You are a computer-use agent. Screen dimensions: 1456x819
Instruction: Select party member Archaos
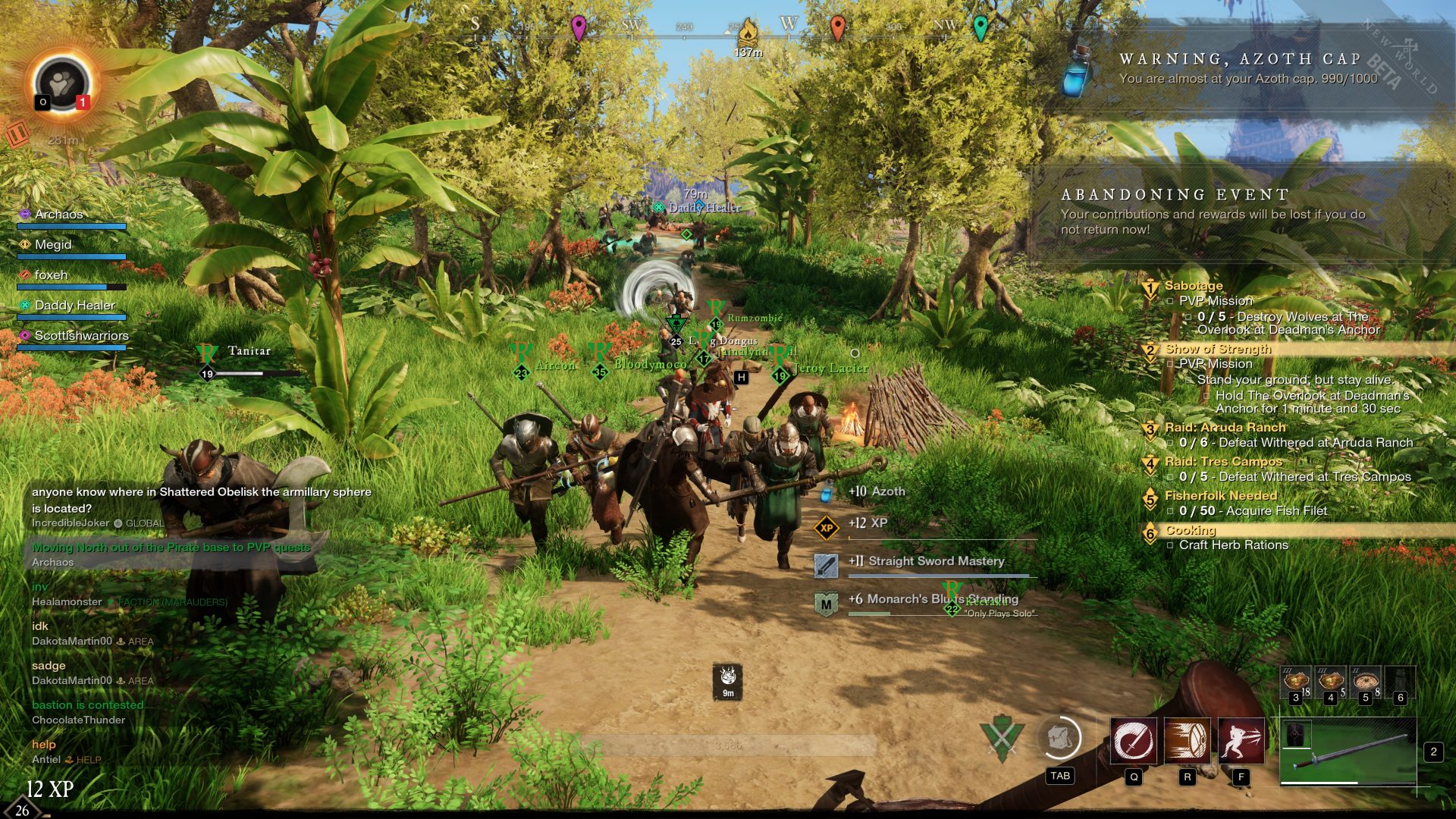point(59,215)
